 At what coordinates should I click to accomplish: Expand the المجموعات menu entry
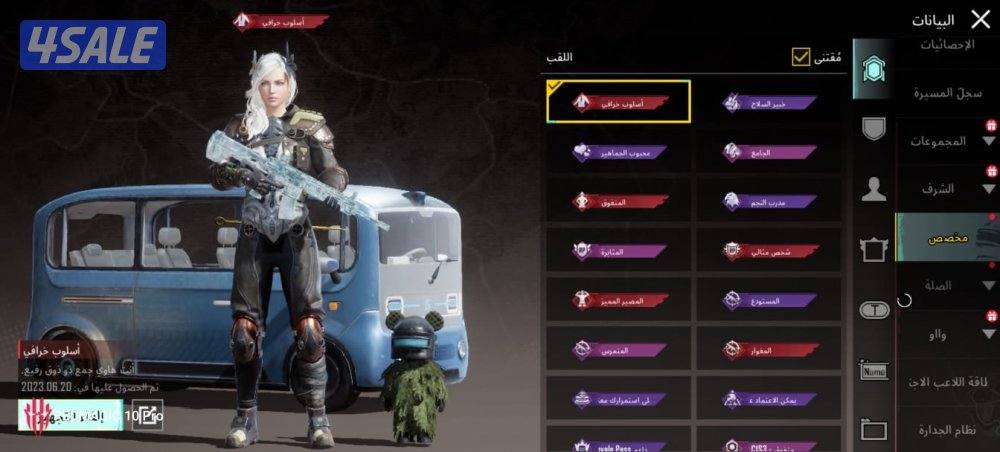[945, 141]
